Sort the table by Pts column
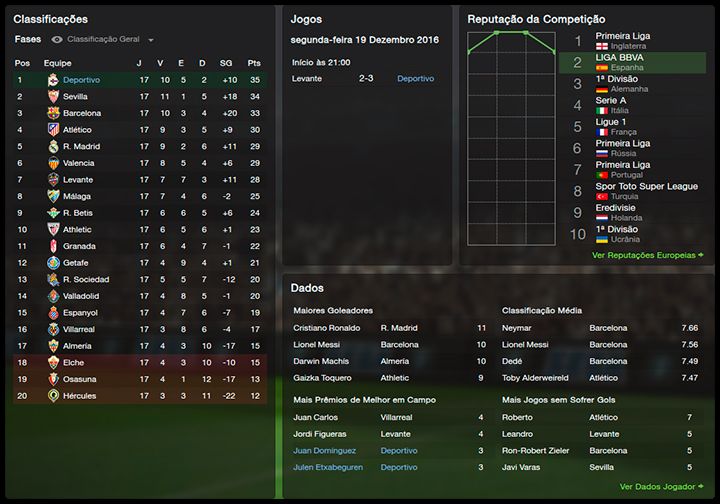 253,62
